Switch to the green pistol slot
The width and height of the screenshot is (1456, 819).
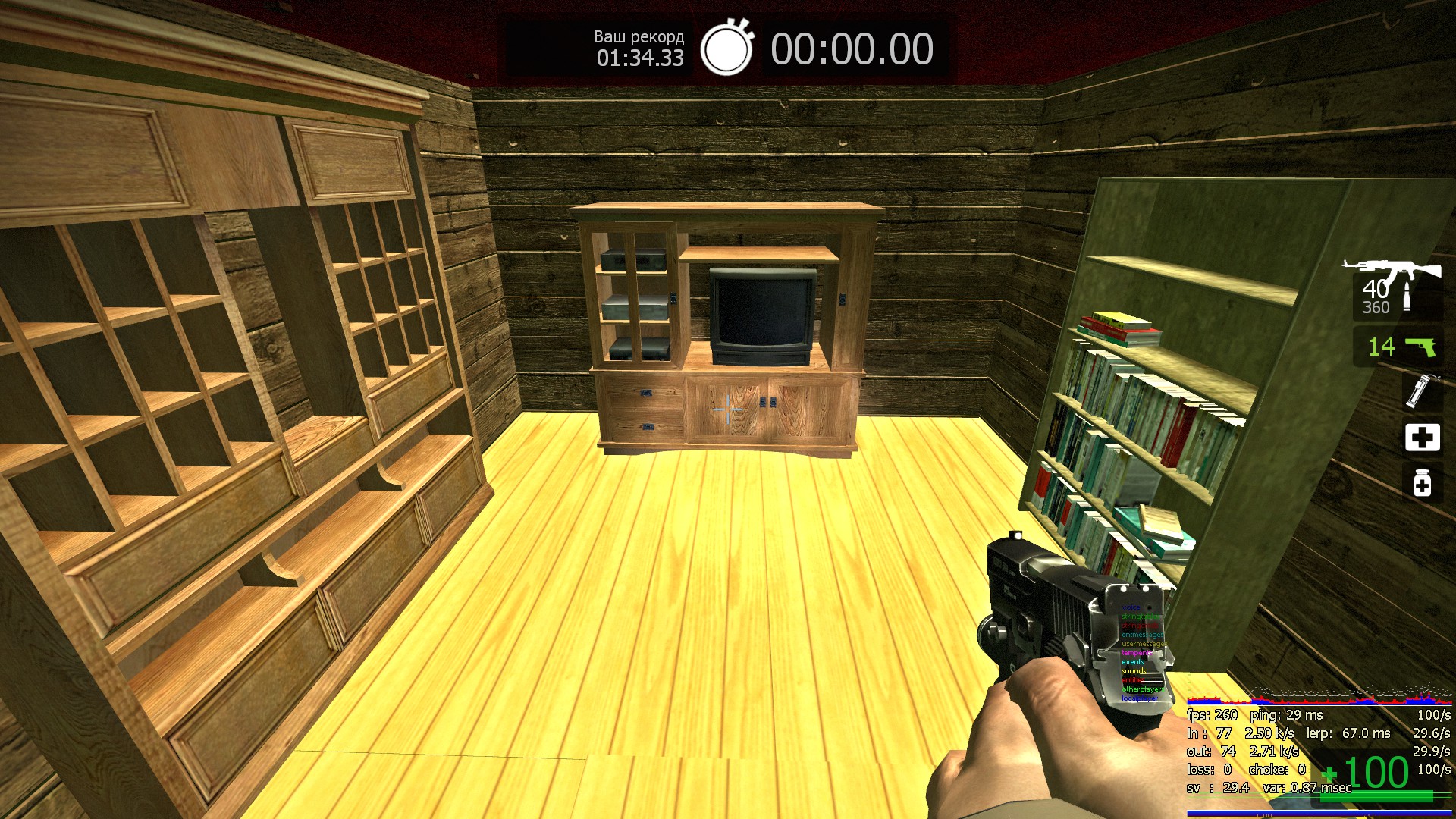pyautogui.click(x=1420, y=347)
